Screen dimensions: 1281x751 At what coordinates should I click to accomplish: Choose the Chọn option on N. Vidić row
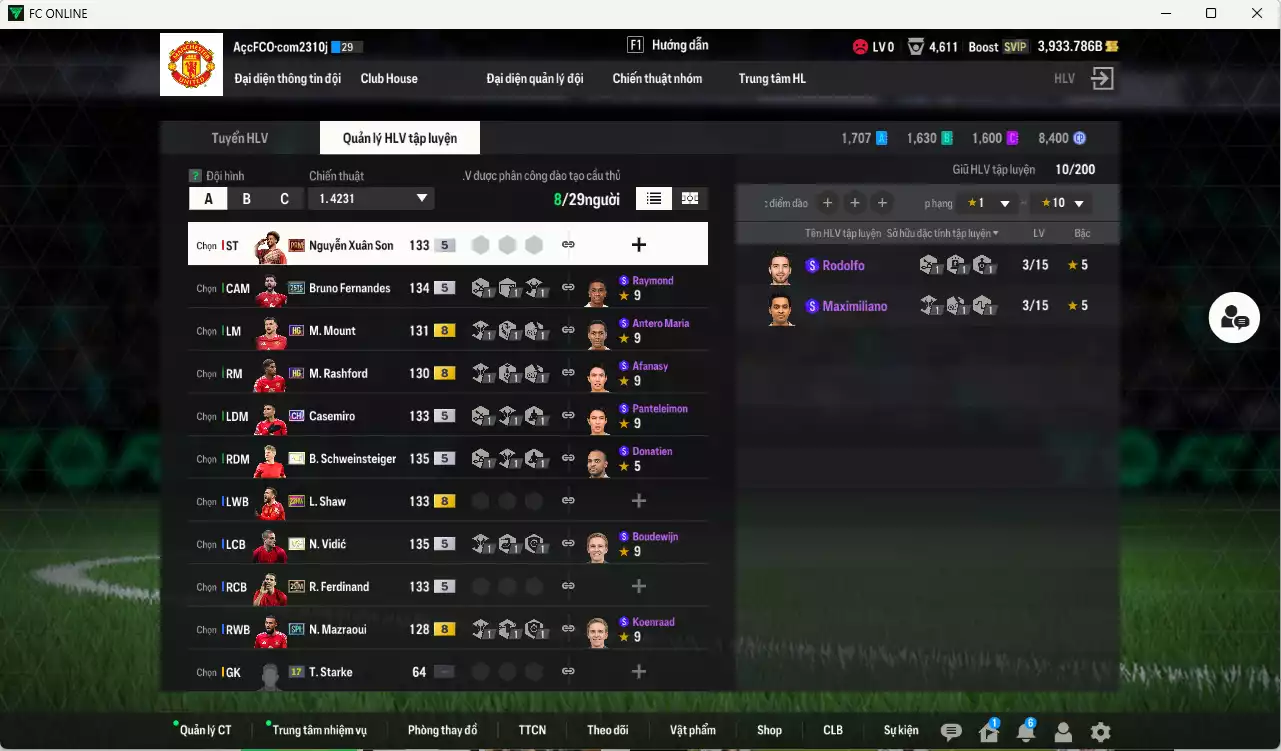(x=204, y=544)
